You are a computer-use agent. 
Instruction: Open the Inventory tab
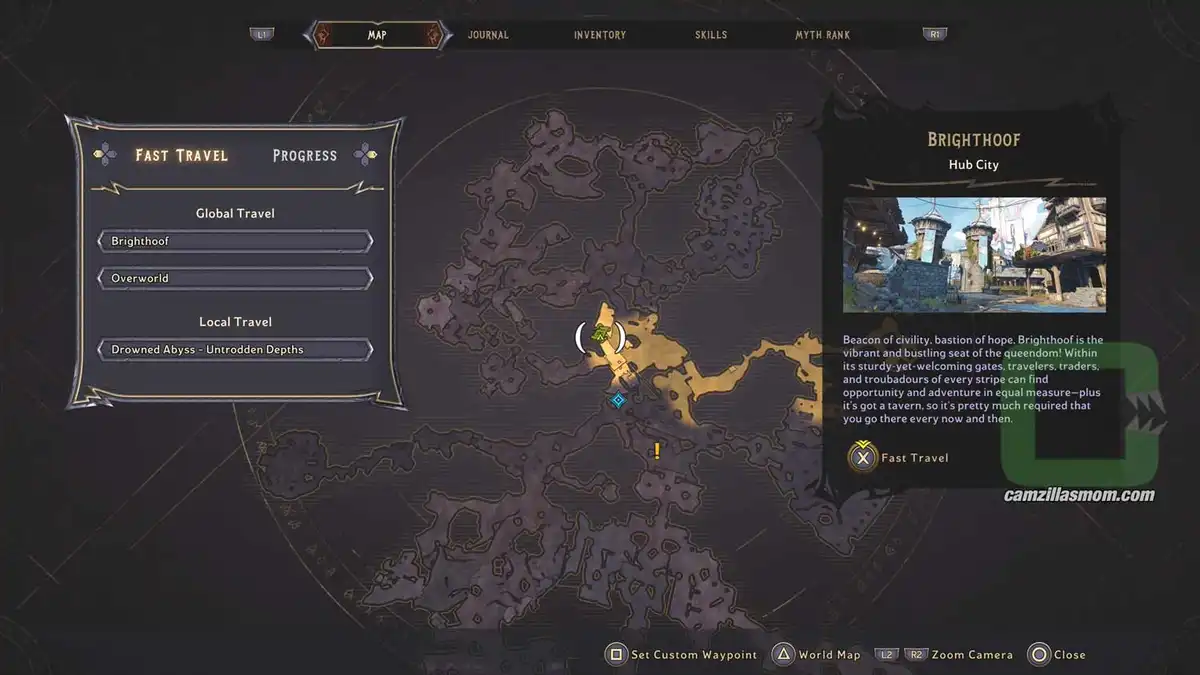click(600, 35)
